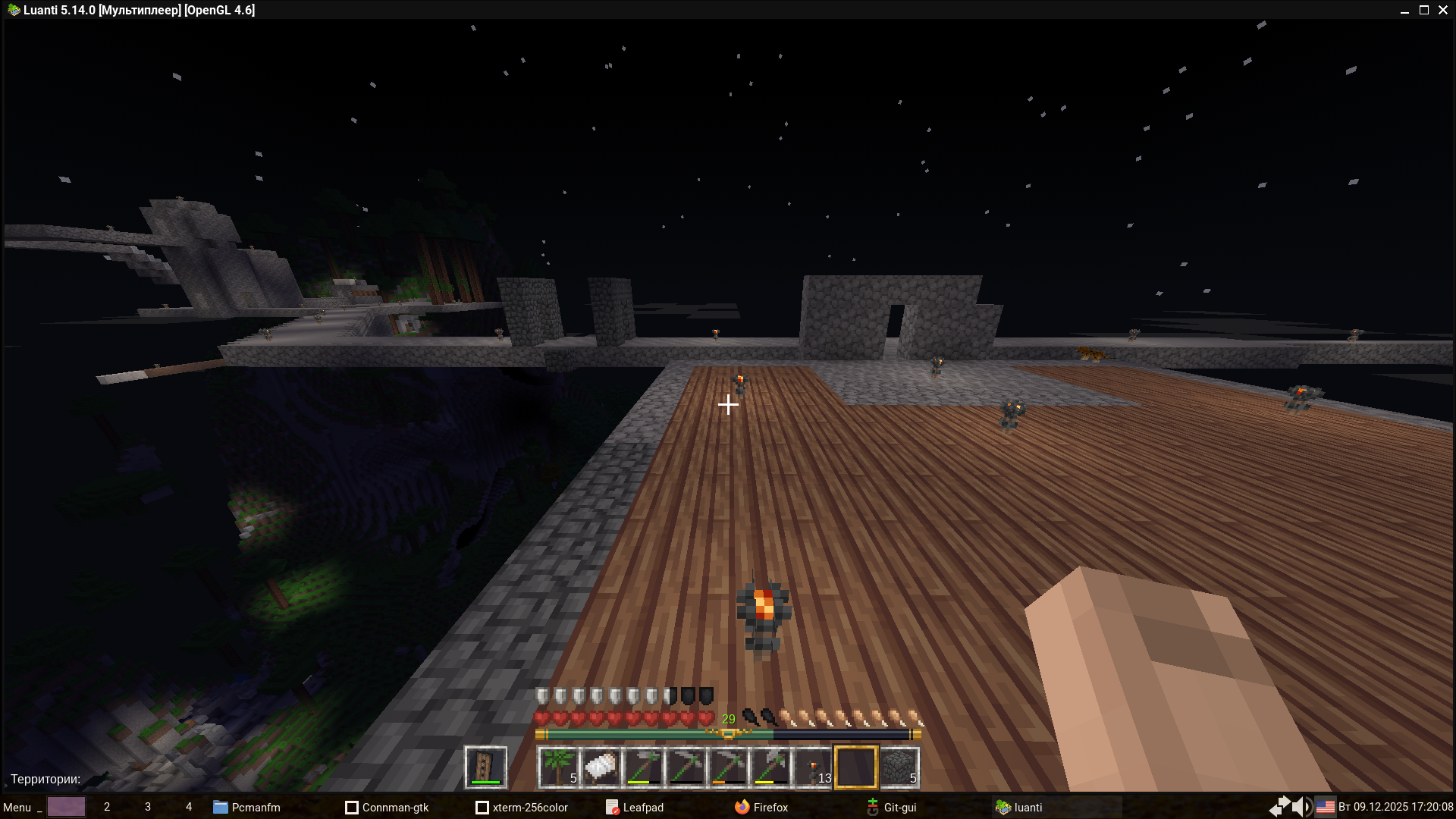The height and width of the screenshot is (819, 1456).
Task: Pick the cobblestone block stack slot
Action: [899, 767]
